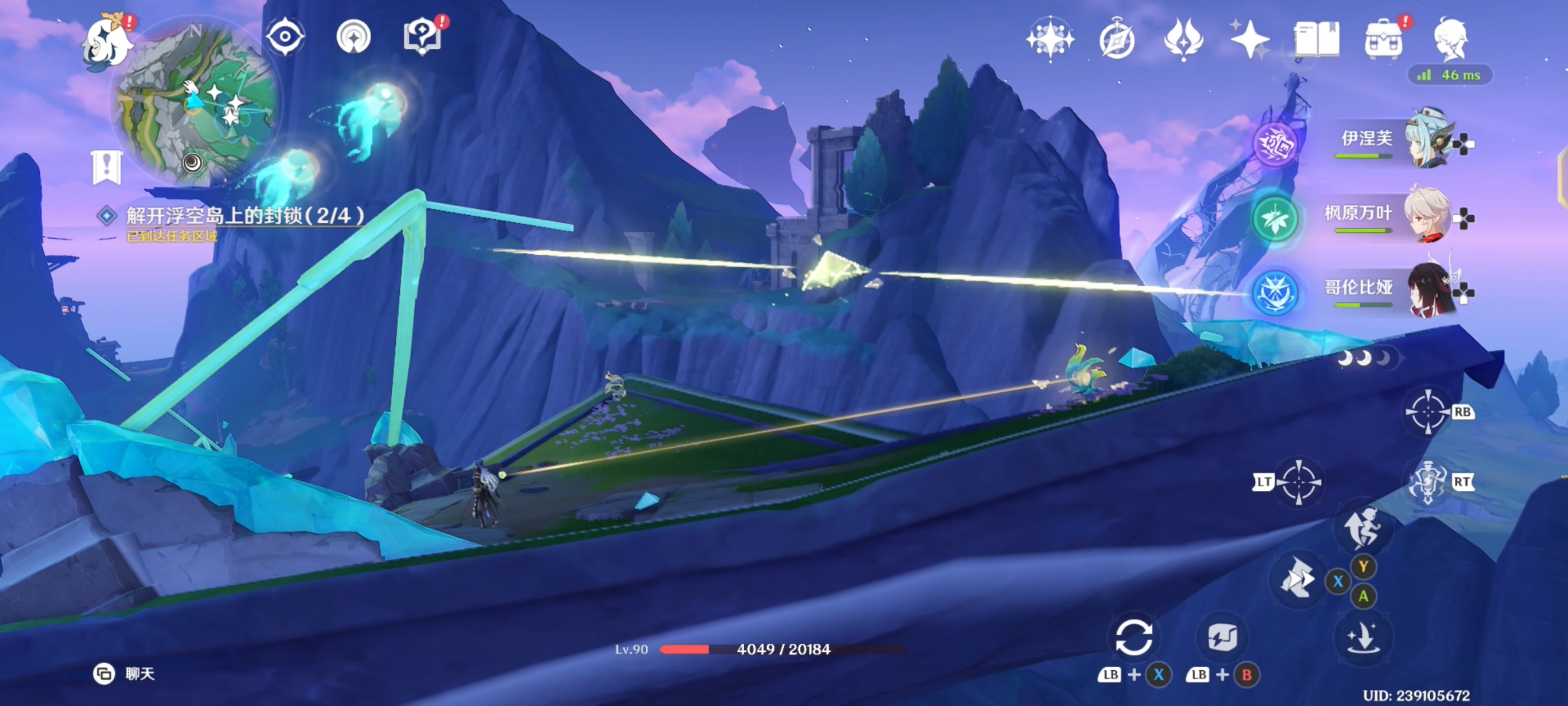Activate the sprint dash button
This screenshot has height=706, width=1568.
click(x=1362, y=527)
